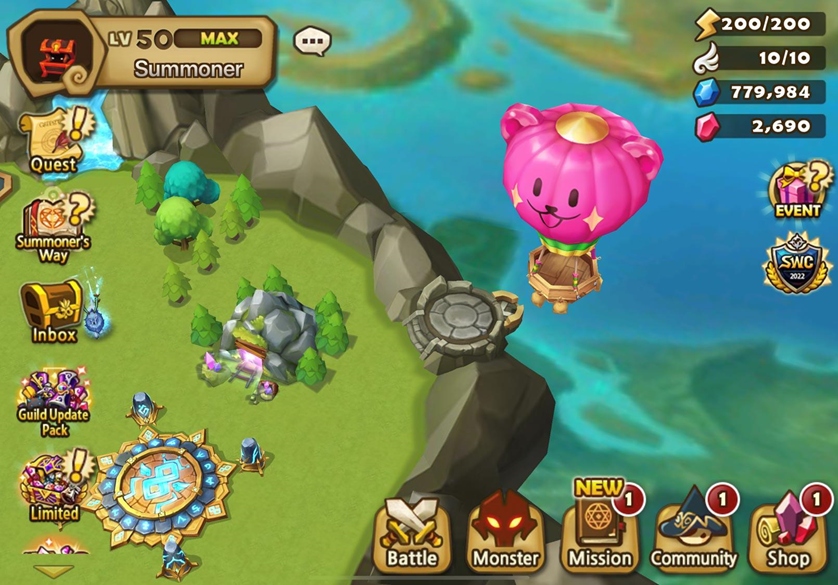Tap the blue mana crystal counter
838x585 pixels.
tap(760, 92)
